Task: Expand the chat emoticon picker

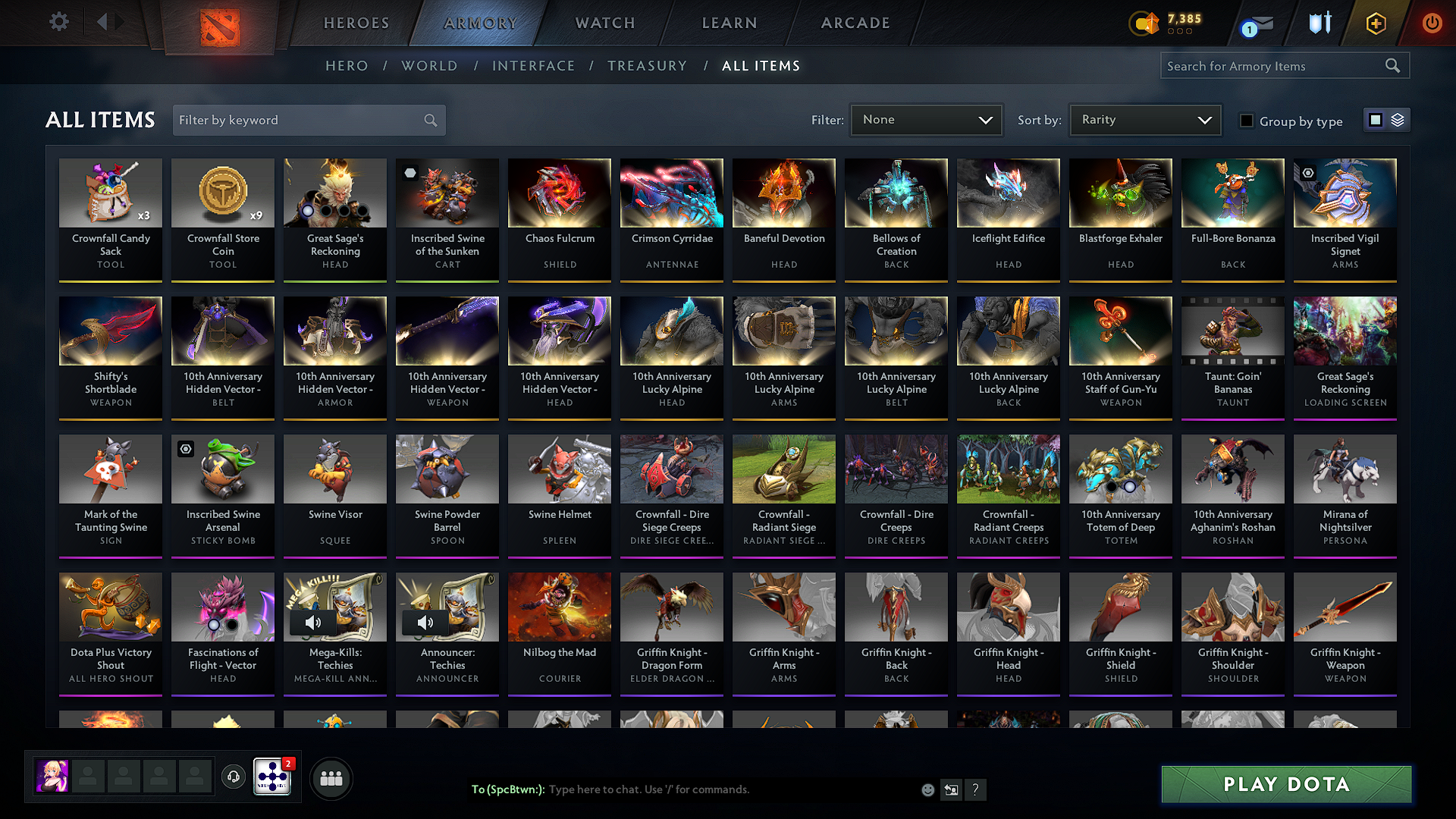Action: click(x=927, y=789)
